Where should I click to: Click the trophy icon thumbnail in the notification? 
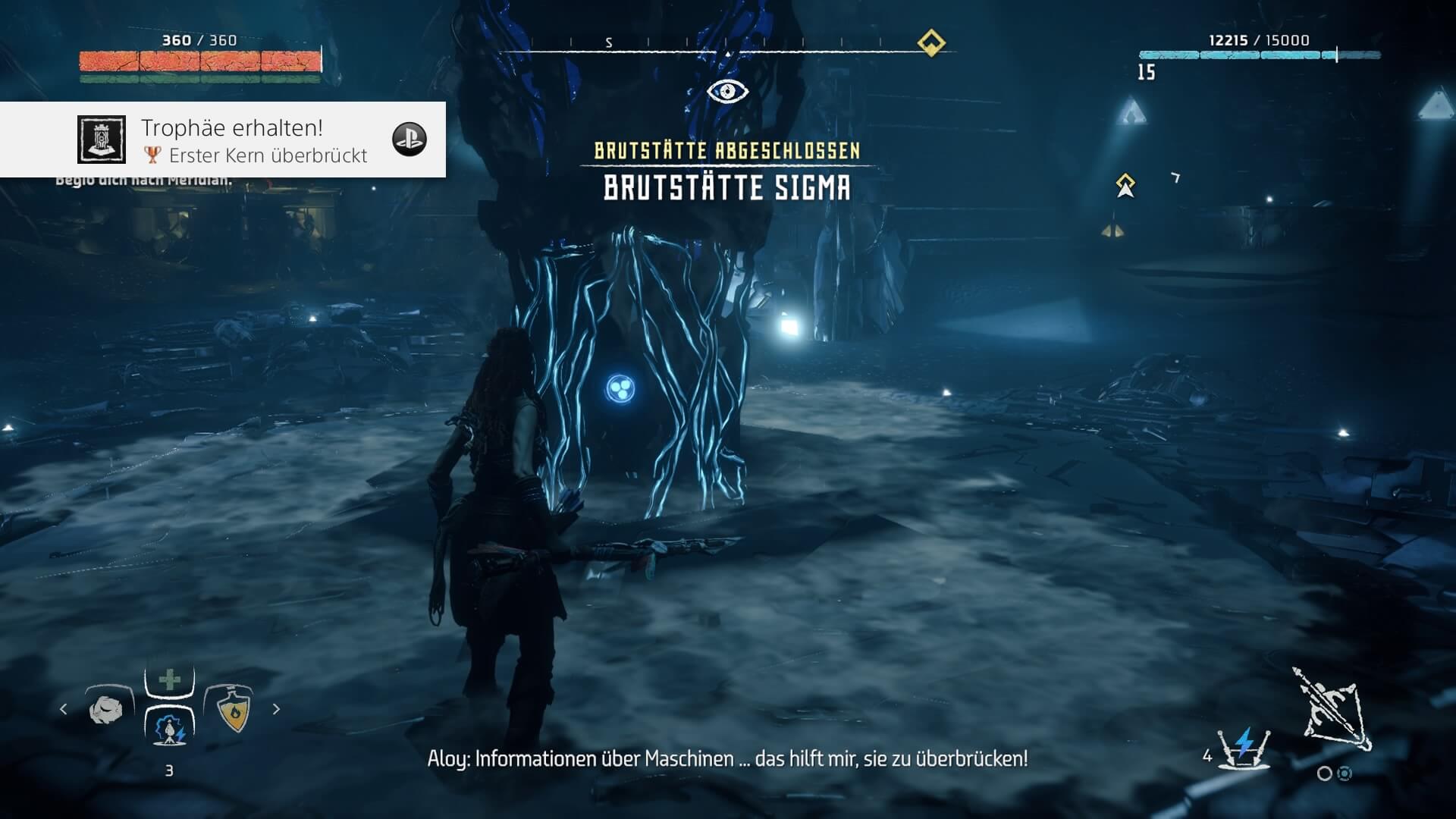(x=102, y=140)
